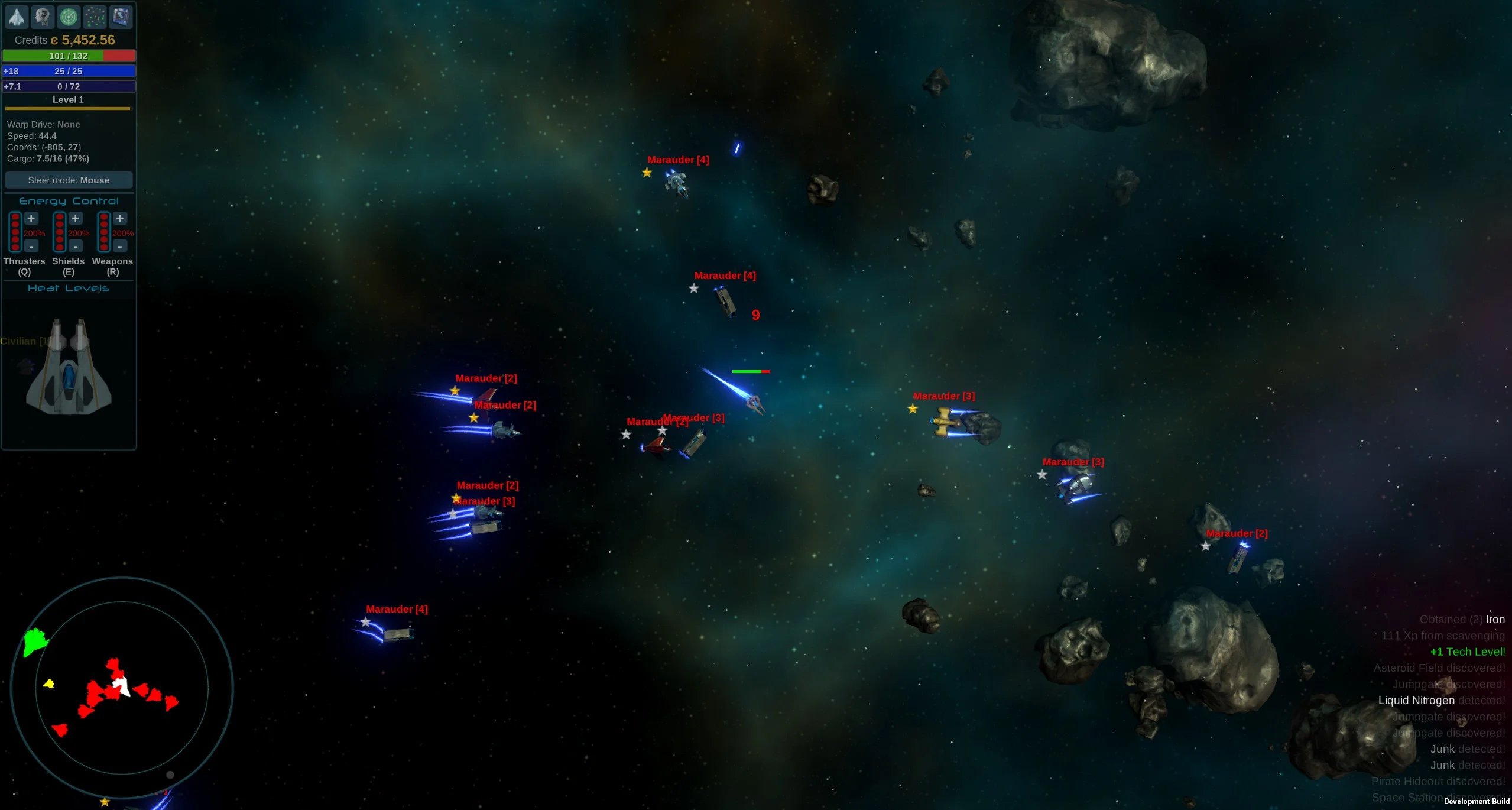The image size is (1512, 810).
Task: Decrease Shields energy with minus button
Action: [76, 246]
